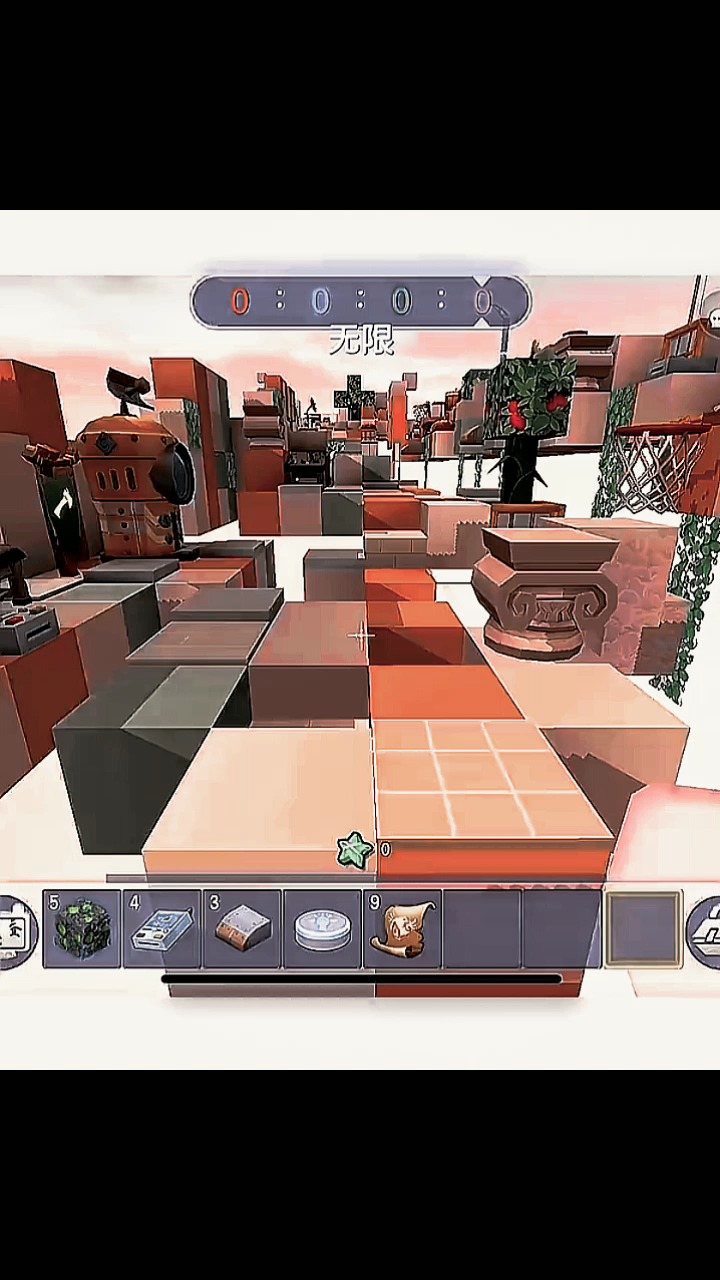Open the chat bubble icon
This screenshot has width=720, height=1280.
[x=714, y=318]
